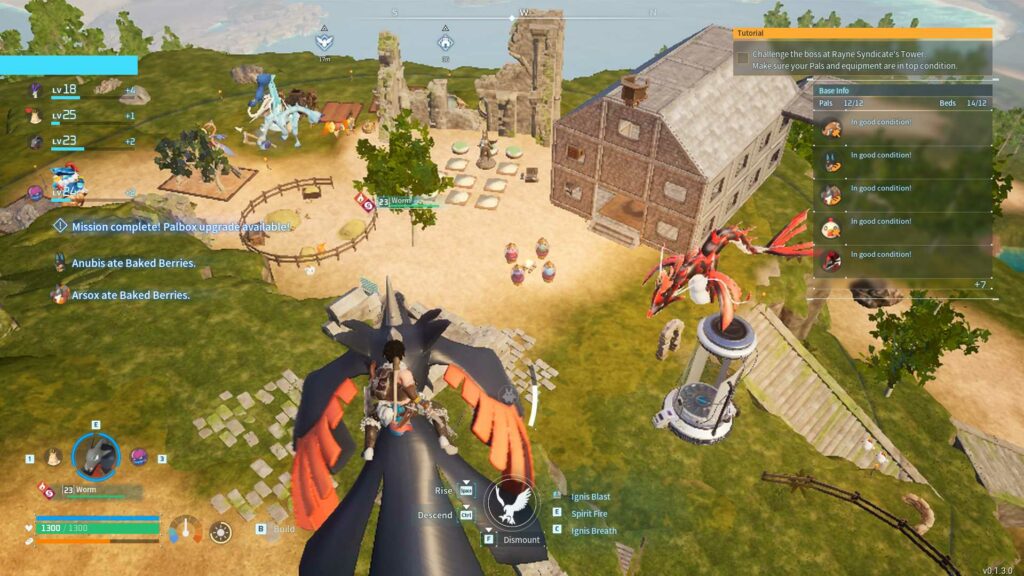This screenshot has width=1024, height=576.
Task: Click the temperature gauge dial
Action: point(186,529)
